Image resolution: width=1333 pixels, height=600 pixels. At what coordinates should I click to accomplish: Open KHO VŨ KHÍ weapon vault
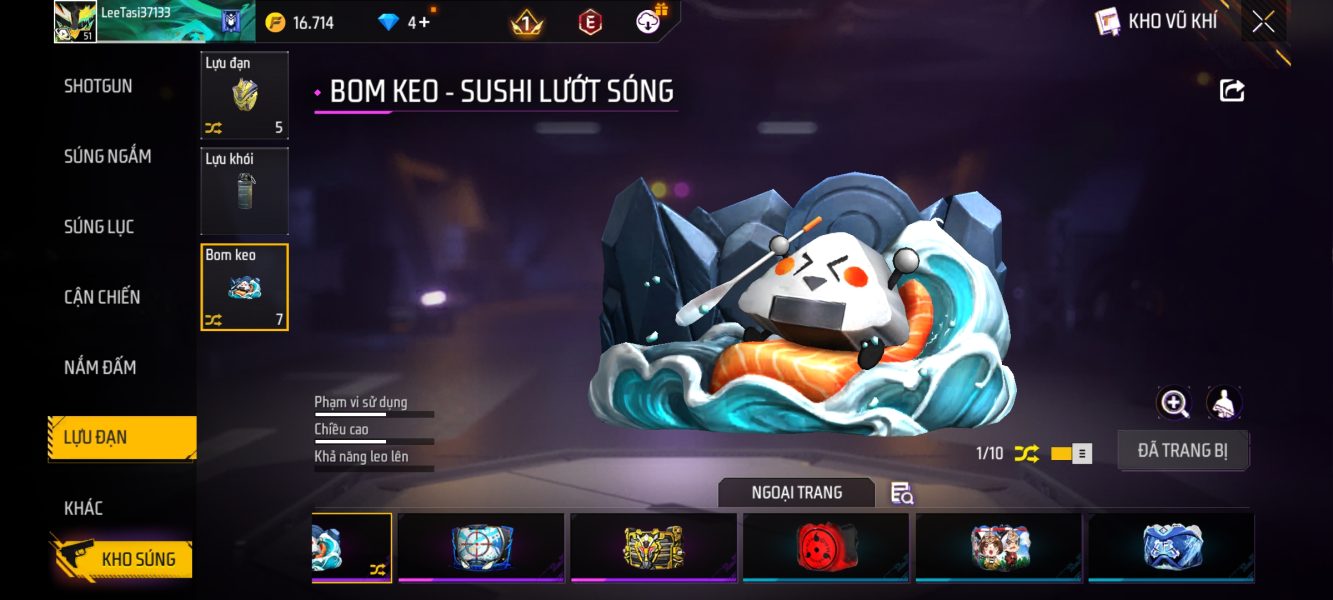tap(1158, 21)
